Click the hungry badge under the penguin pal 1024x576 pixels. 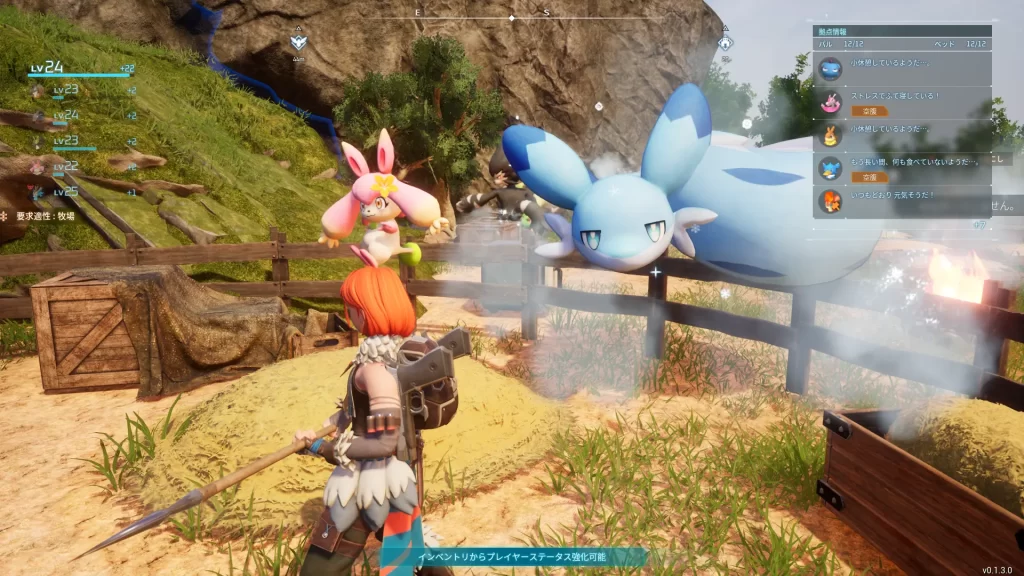(x=869, y=177)
